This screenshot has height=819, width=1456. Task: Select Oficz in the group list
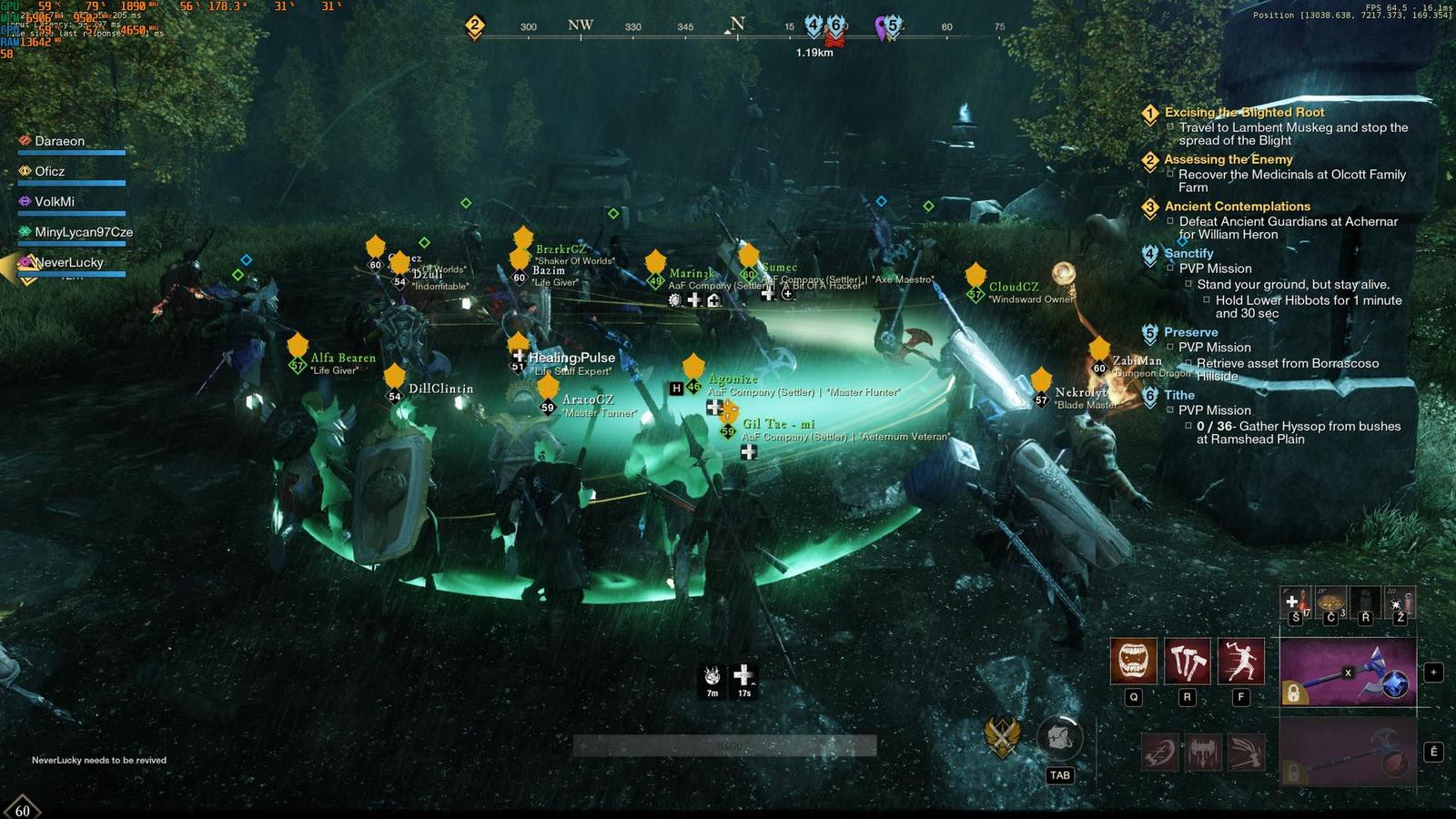pyautogui.click(x=49, y=171)
